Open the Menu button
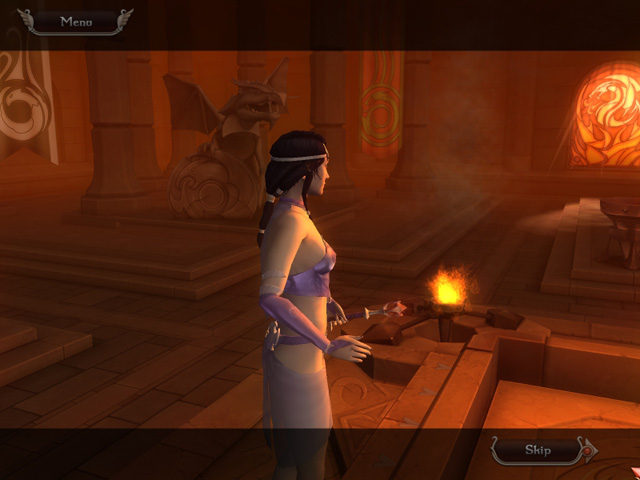The width and height of the screenshot is (640, 480). [x=75, y=21]
